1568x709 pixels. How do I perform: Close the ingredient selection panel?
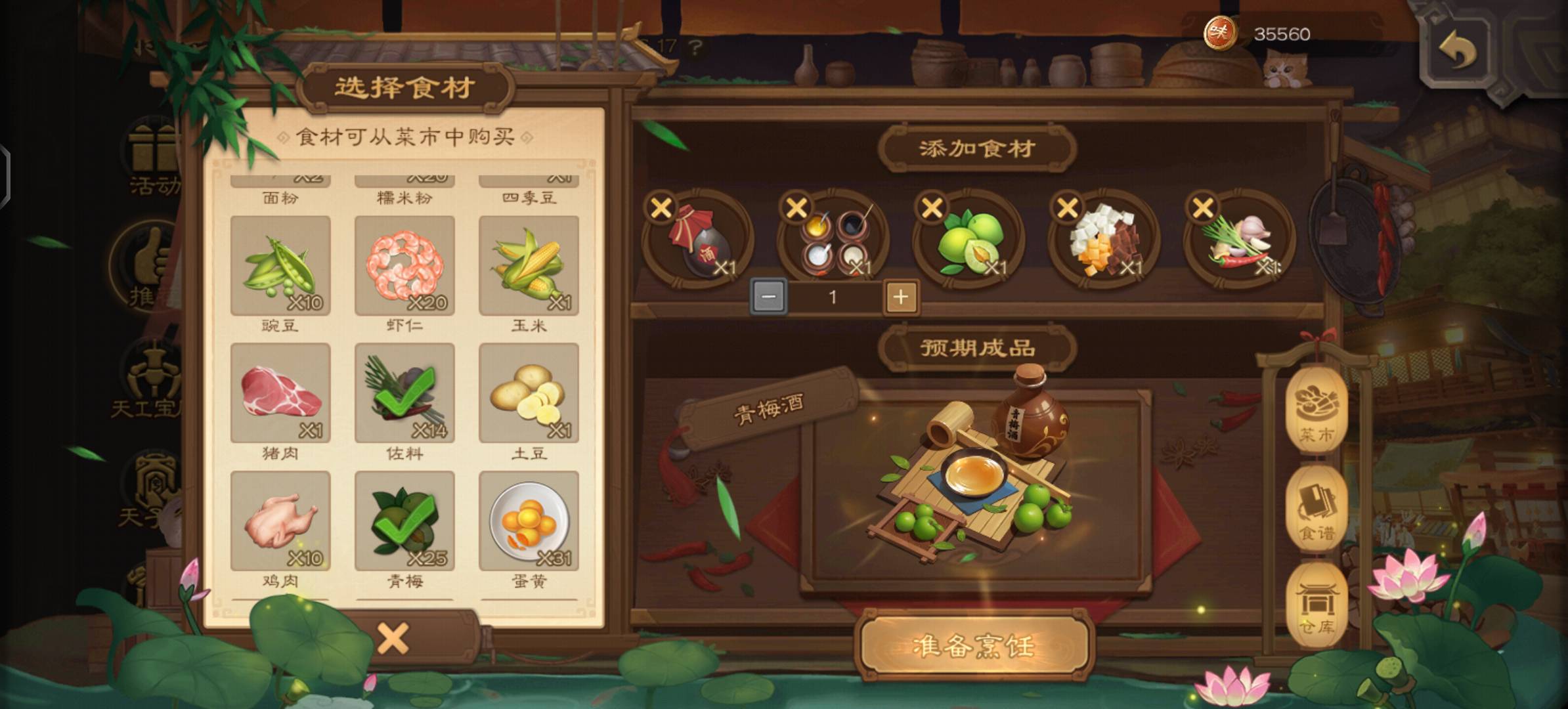coord(393,638)
